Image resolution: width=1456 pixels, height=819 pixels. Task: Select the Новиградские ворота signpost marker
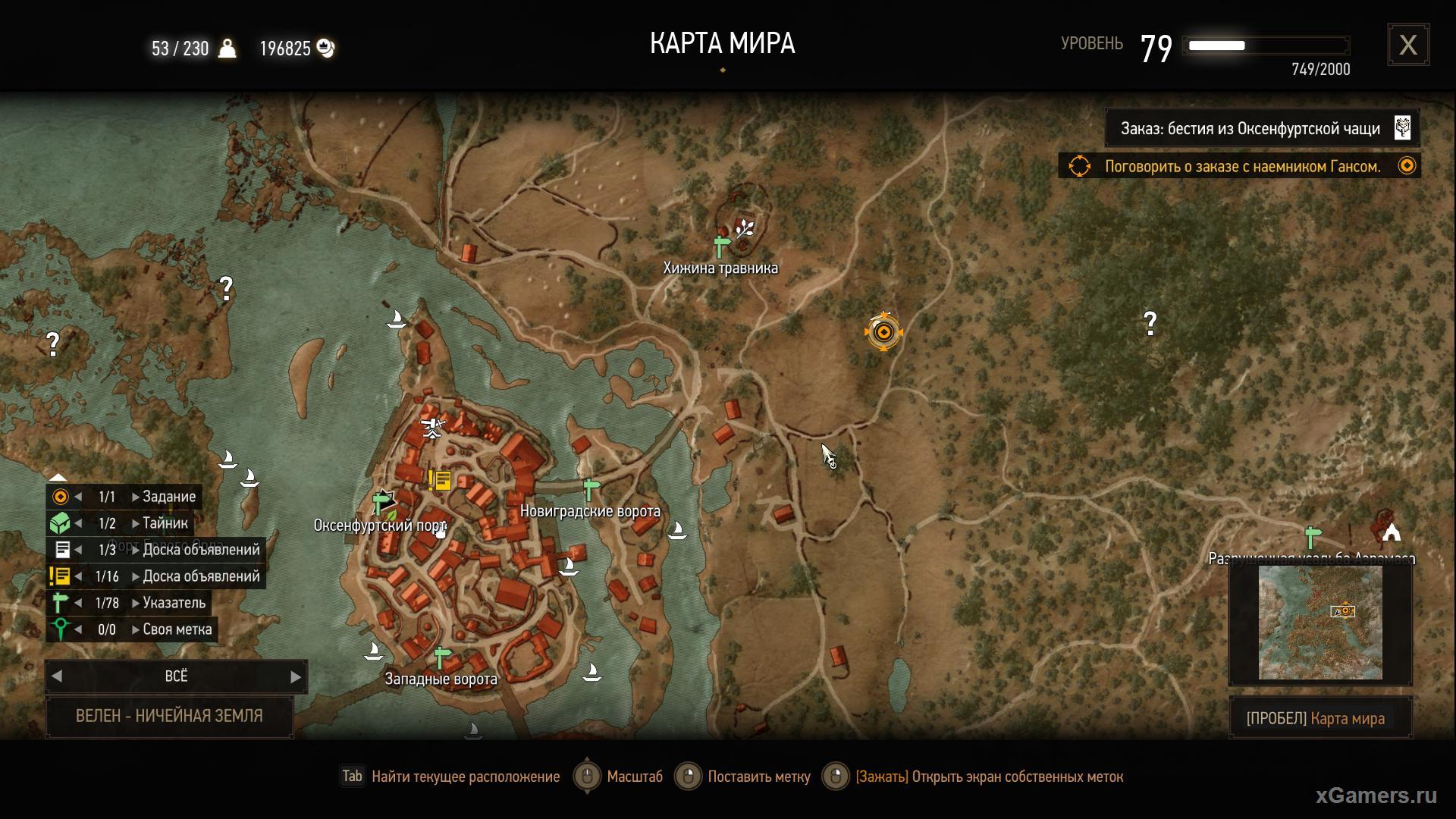tap(591, 489)
